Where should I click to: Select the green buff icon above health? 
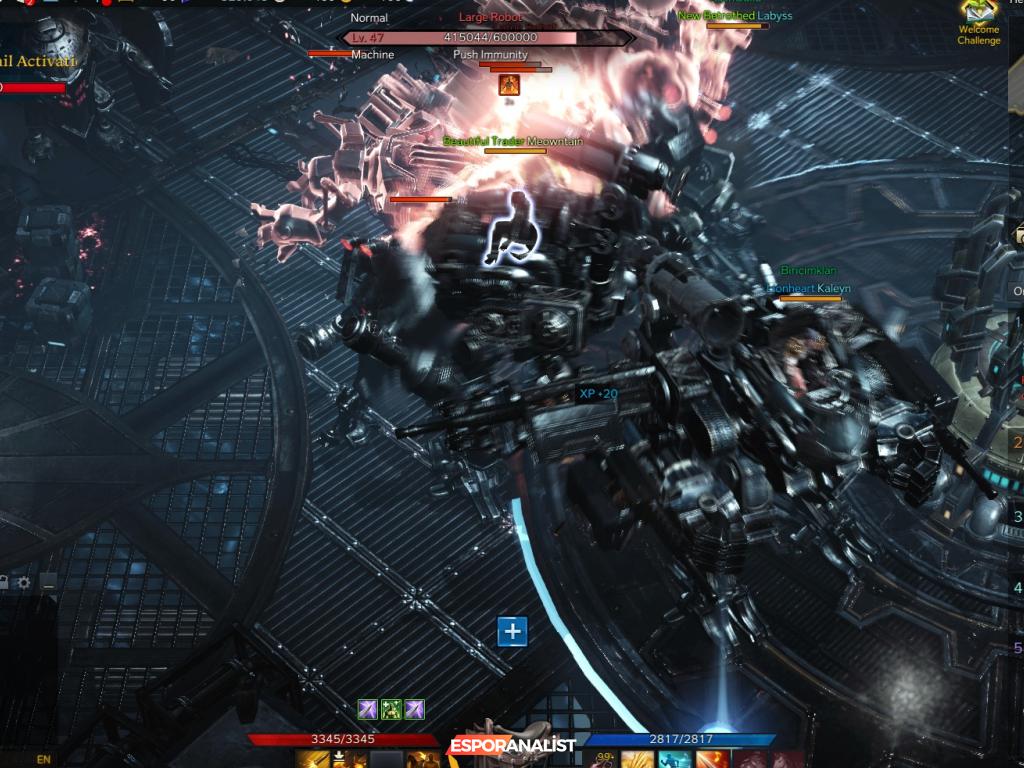[391, 709]
